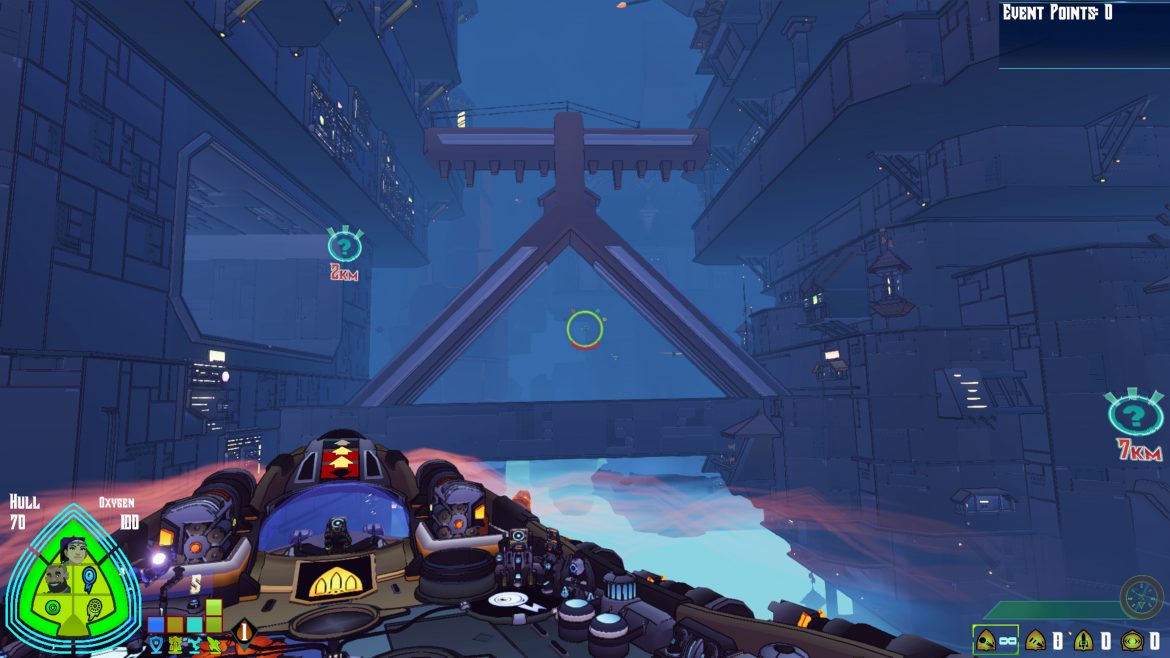Screen dimensions: 1170x658
Task: Click the green rocket system icon
Action: coord(213,643)
